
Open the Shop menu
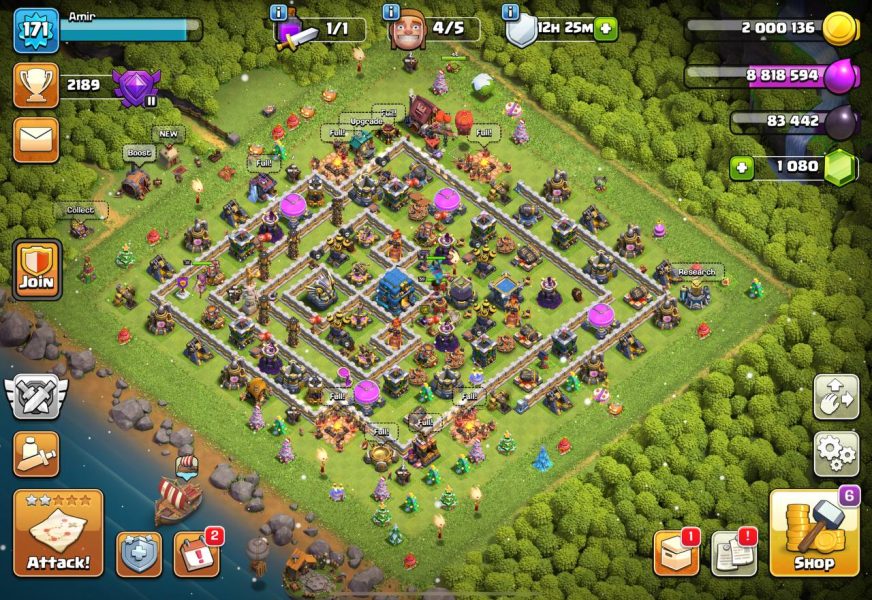[814, 533]
